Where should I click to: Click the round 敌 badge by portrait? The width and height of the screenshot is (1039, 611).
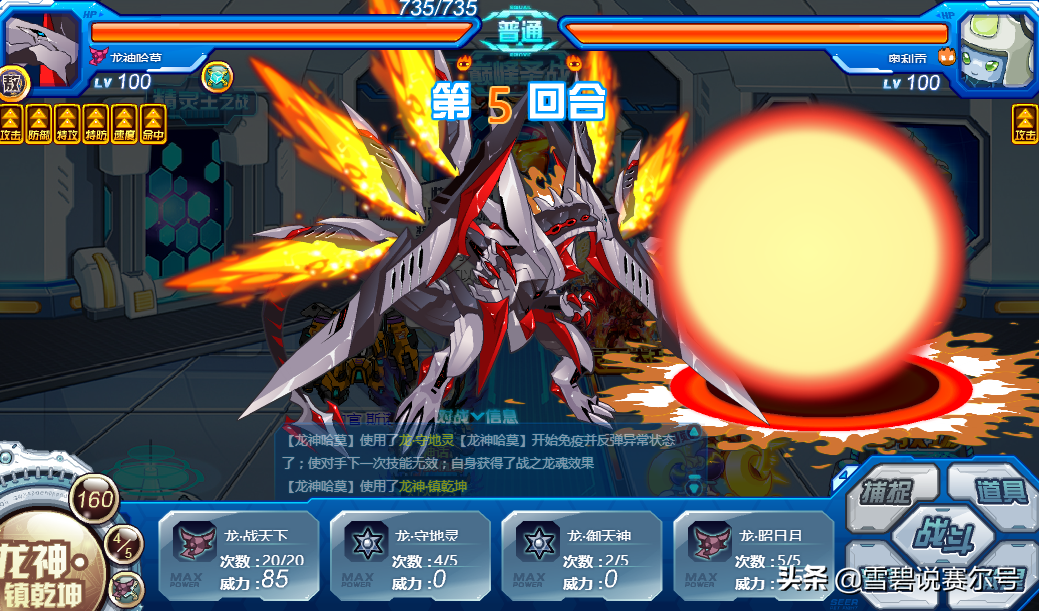(x=12, y=82)
